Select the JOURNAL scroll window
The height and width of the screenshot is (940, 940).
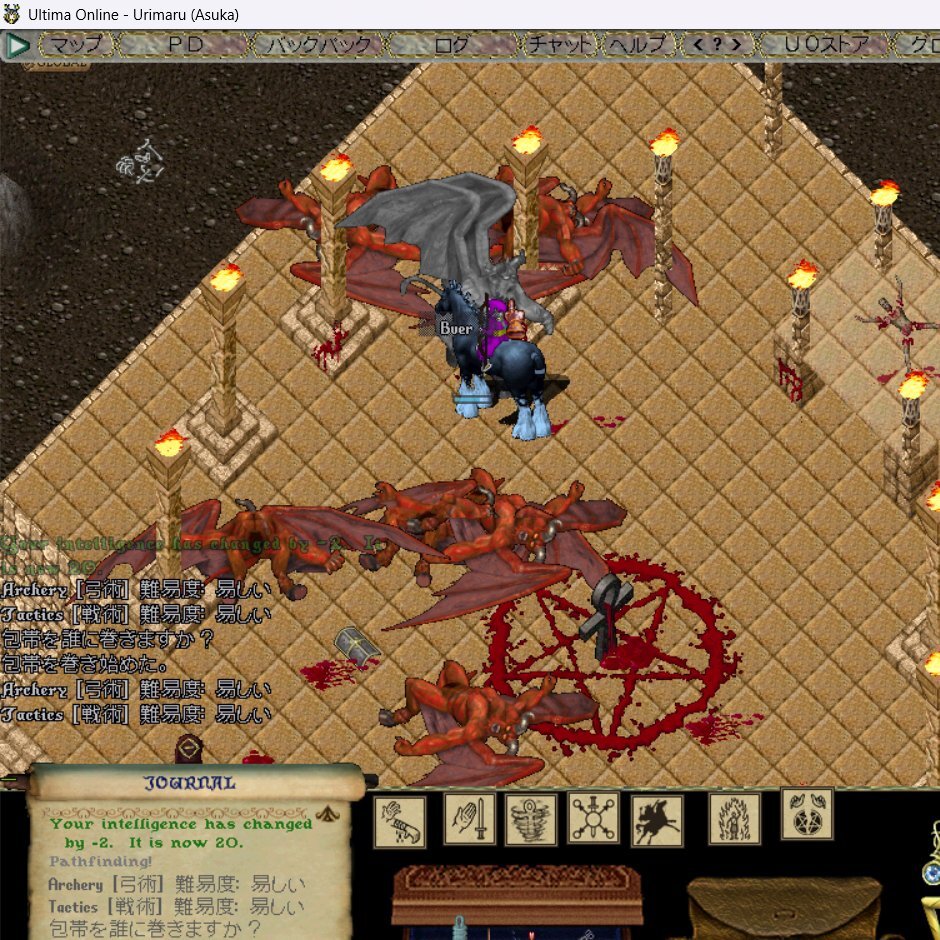coord(190,783)
